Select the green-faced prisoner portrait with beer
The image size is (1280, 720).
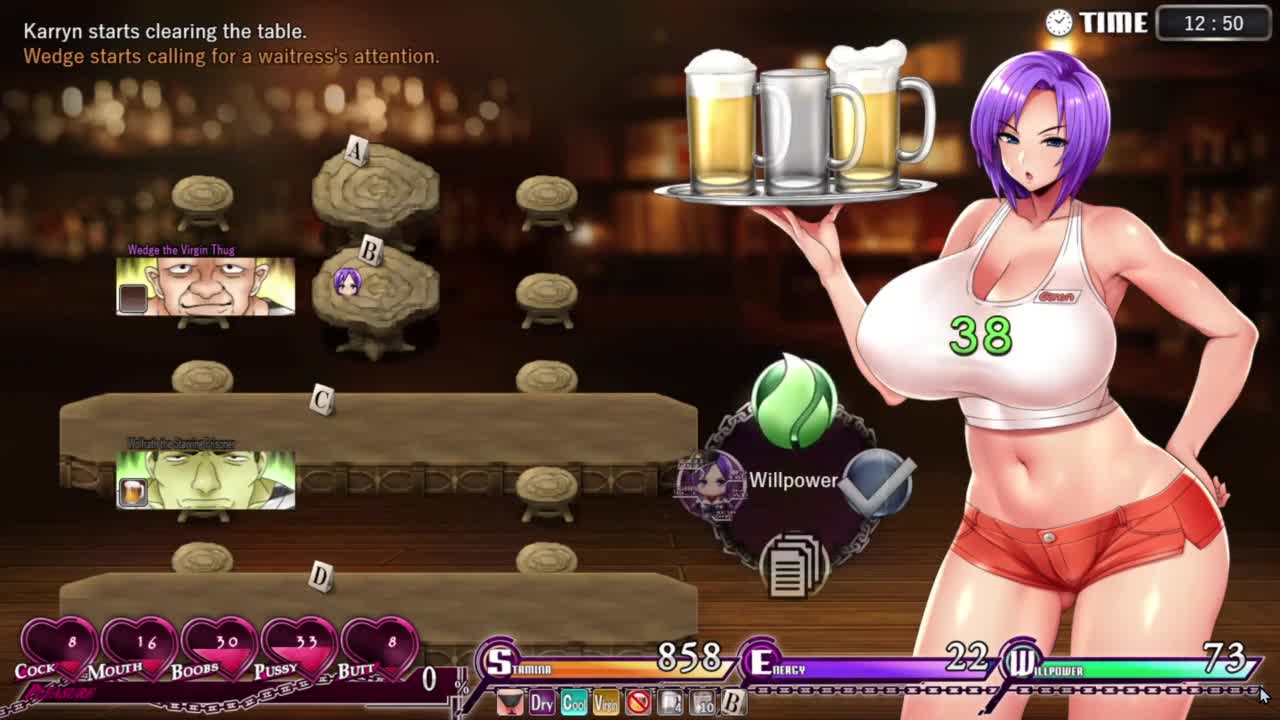pyautogui.click(x=206, y=480)
